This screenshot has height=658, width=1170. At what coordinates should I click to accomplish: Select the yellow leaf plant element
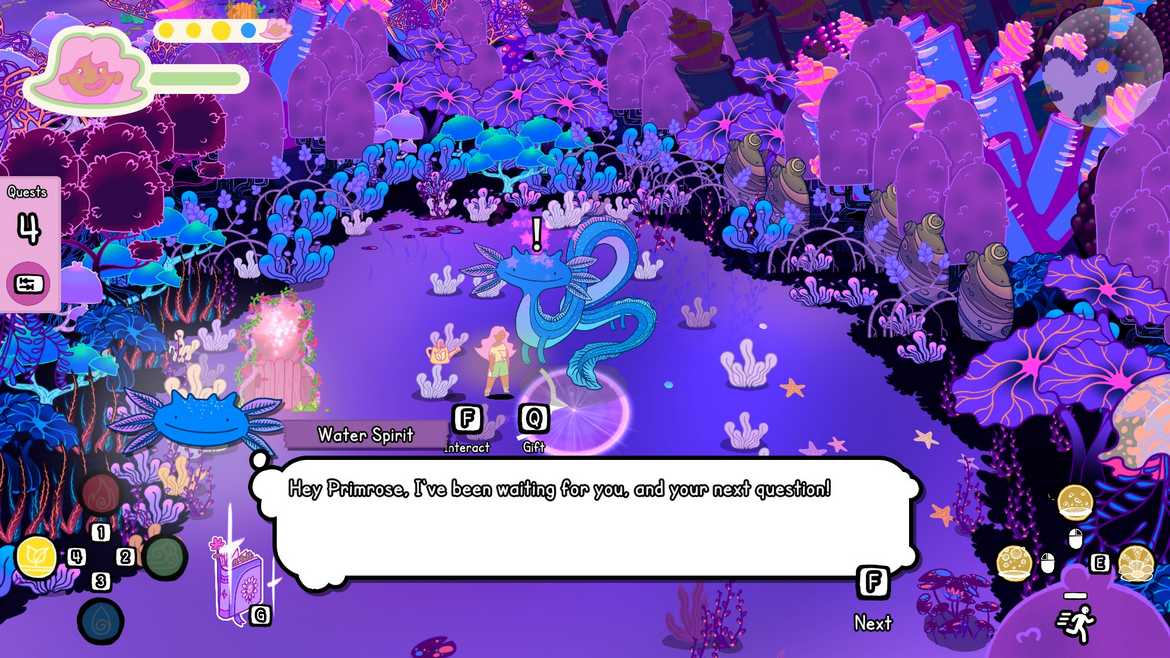tap(37, 558)
